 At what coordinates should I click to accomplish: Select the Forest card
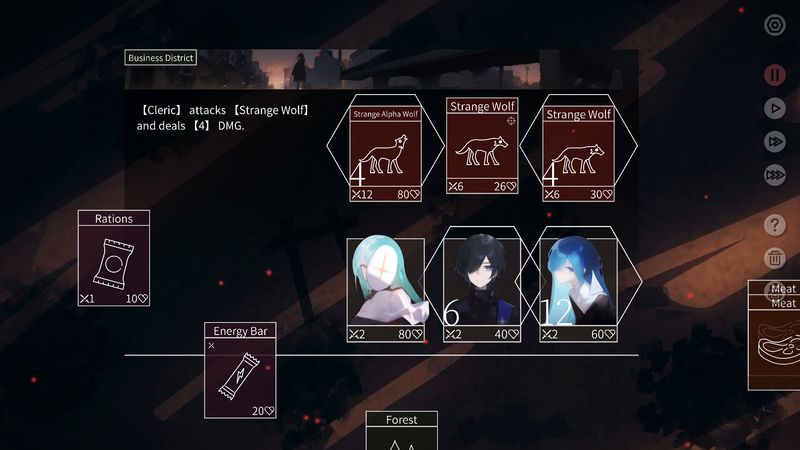click(x=402, y=432)
